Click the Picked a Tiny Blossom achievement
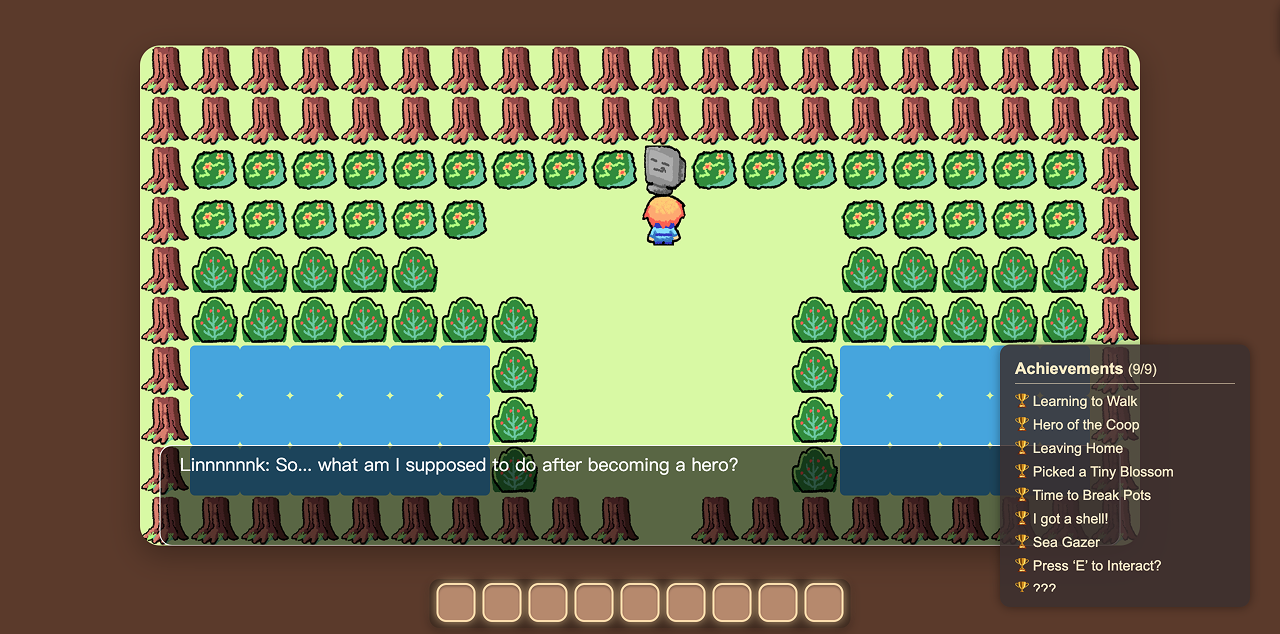 [x=1103, y=472]
